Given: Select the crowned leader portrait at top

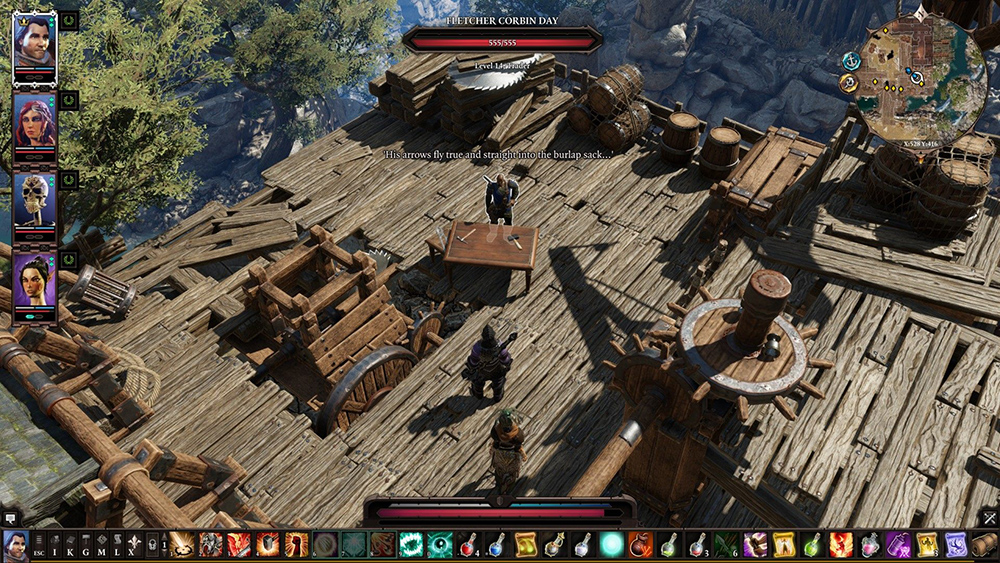Looking at the screenshot, I should pyautogui.click(x=34, y=43).
